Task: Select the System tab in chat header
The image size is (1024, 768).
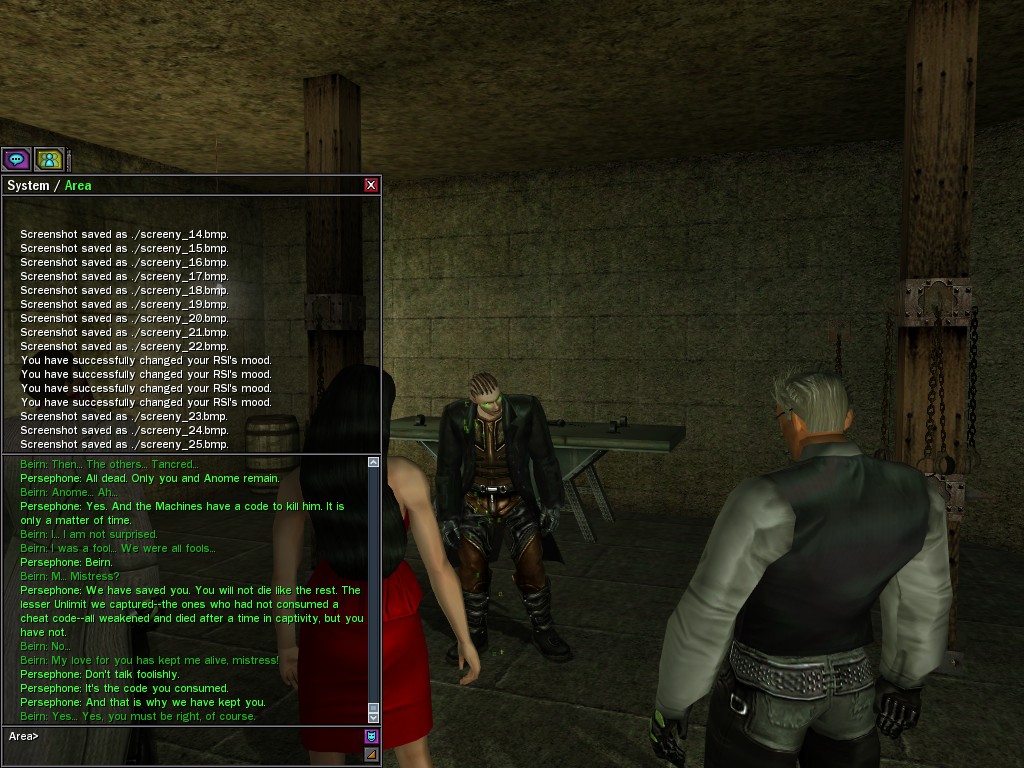Action: coord(28,186)
